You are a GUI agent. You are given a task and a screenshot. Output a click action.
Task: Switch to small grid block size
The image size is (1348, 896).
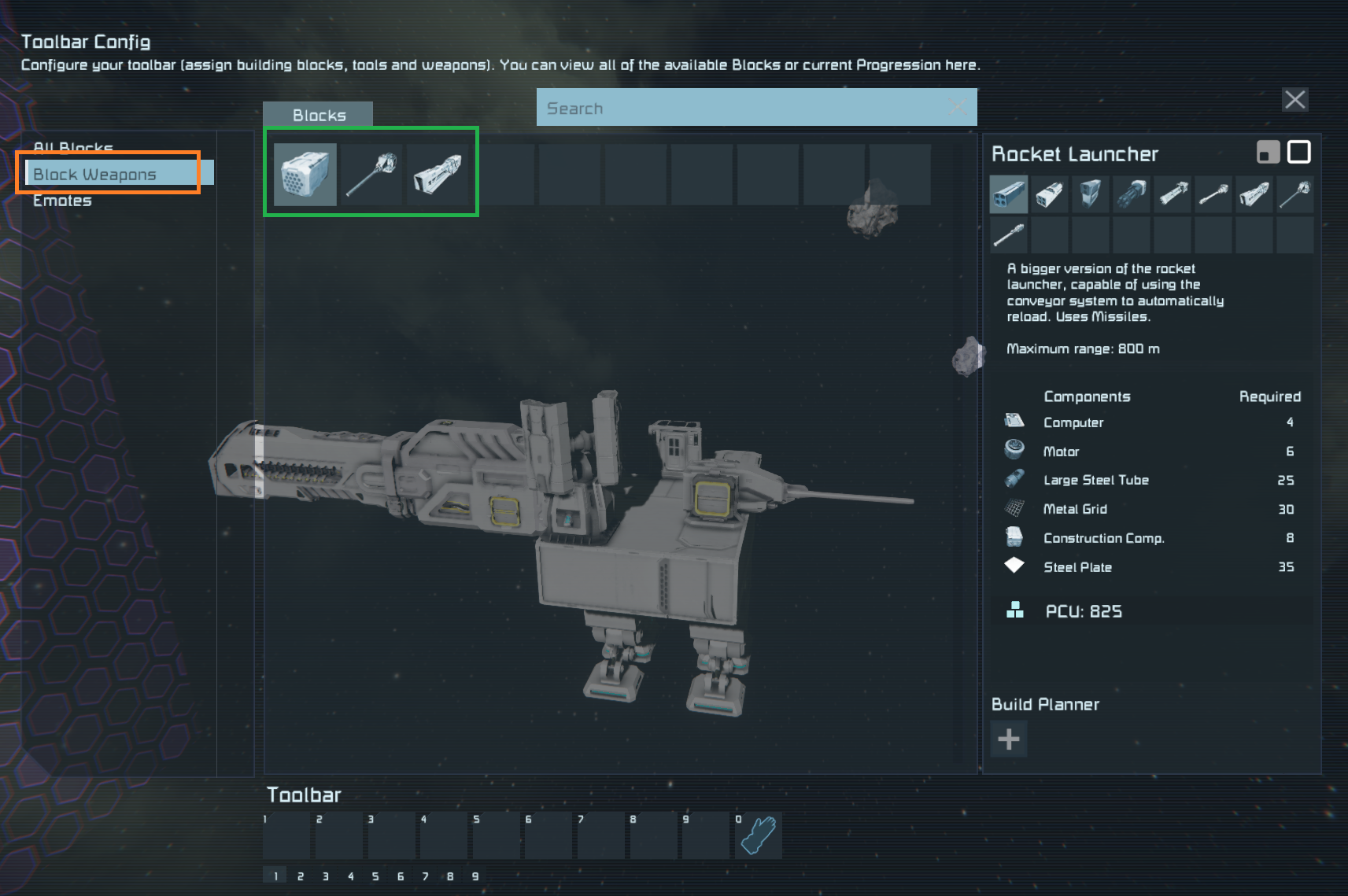(x=1268, y=152)
